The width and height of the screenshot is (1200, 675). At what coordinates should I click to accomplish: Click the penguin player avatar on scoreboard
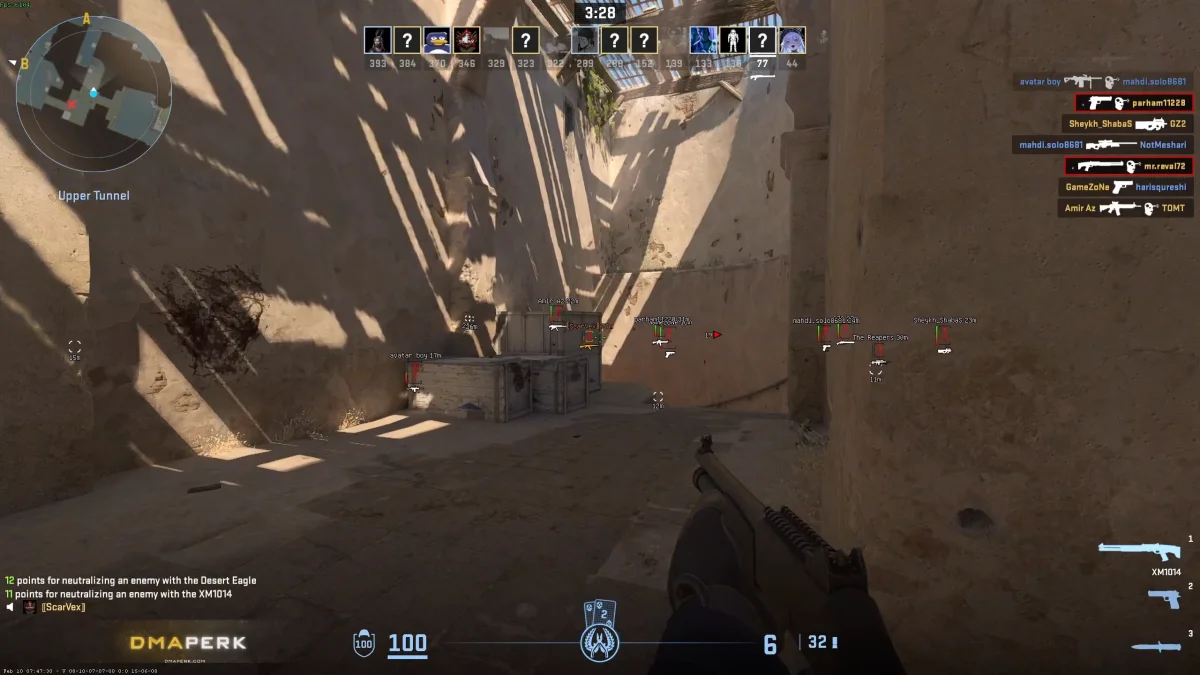[x=436, y=40]
